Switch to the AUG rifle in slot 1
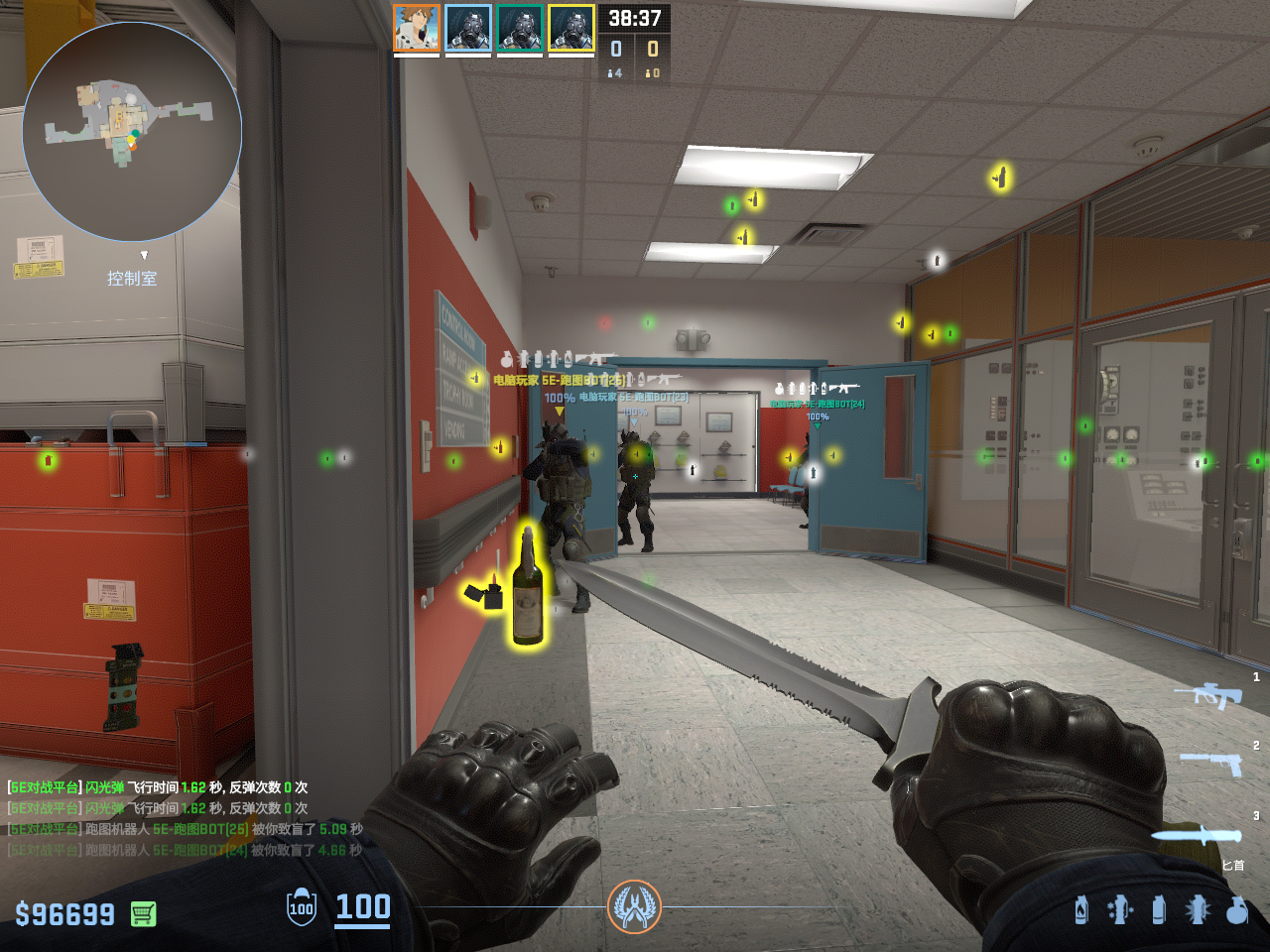 [1207, 694]
